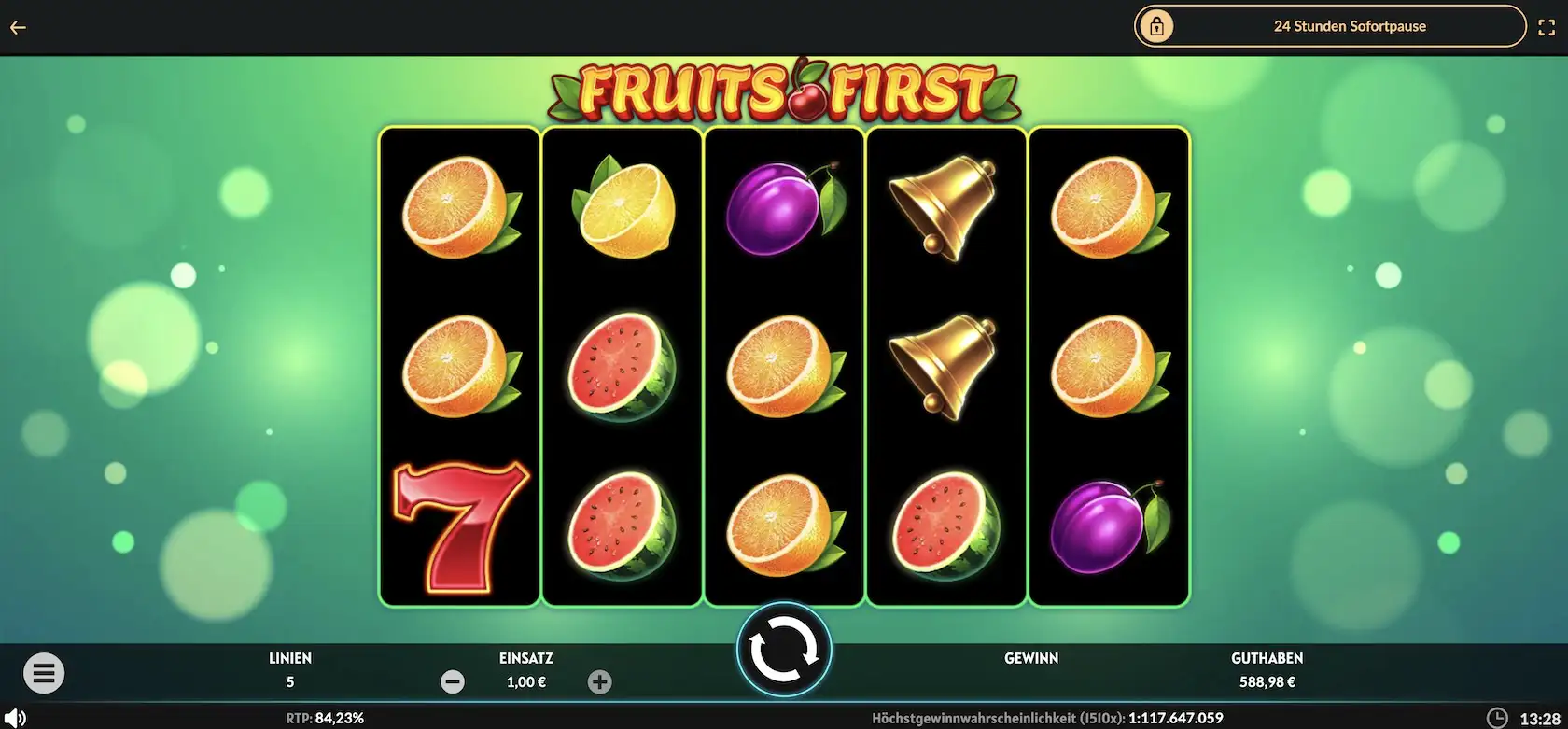Enter fullscreen mode
The image size is (1568, 729).
point(1548,26)
